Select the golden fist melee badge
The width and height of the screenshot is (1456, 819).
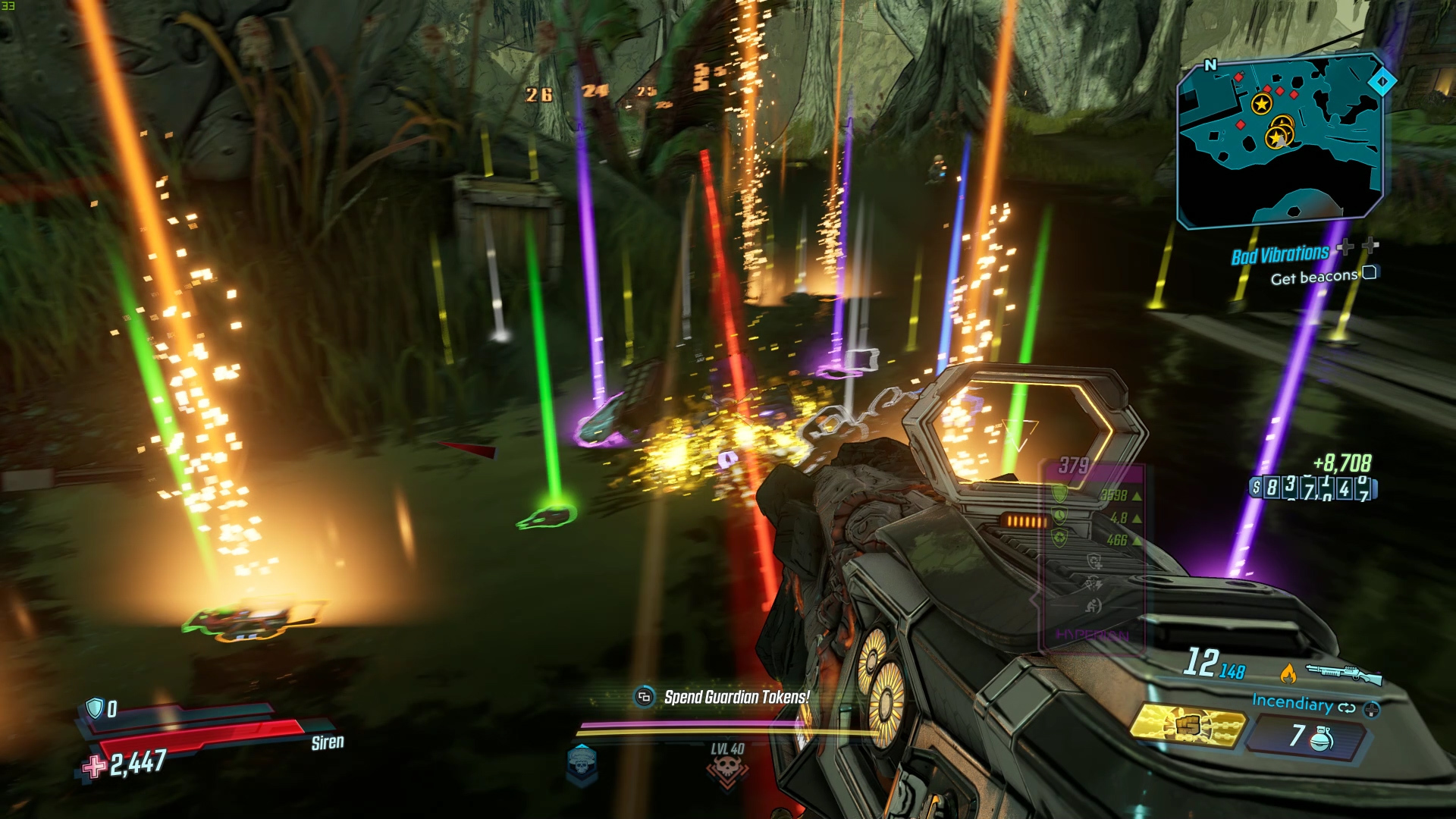coord(1189,724)
